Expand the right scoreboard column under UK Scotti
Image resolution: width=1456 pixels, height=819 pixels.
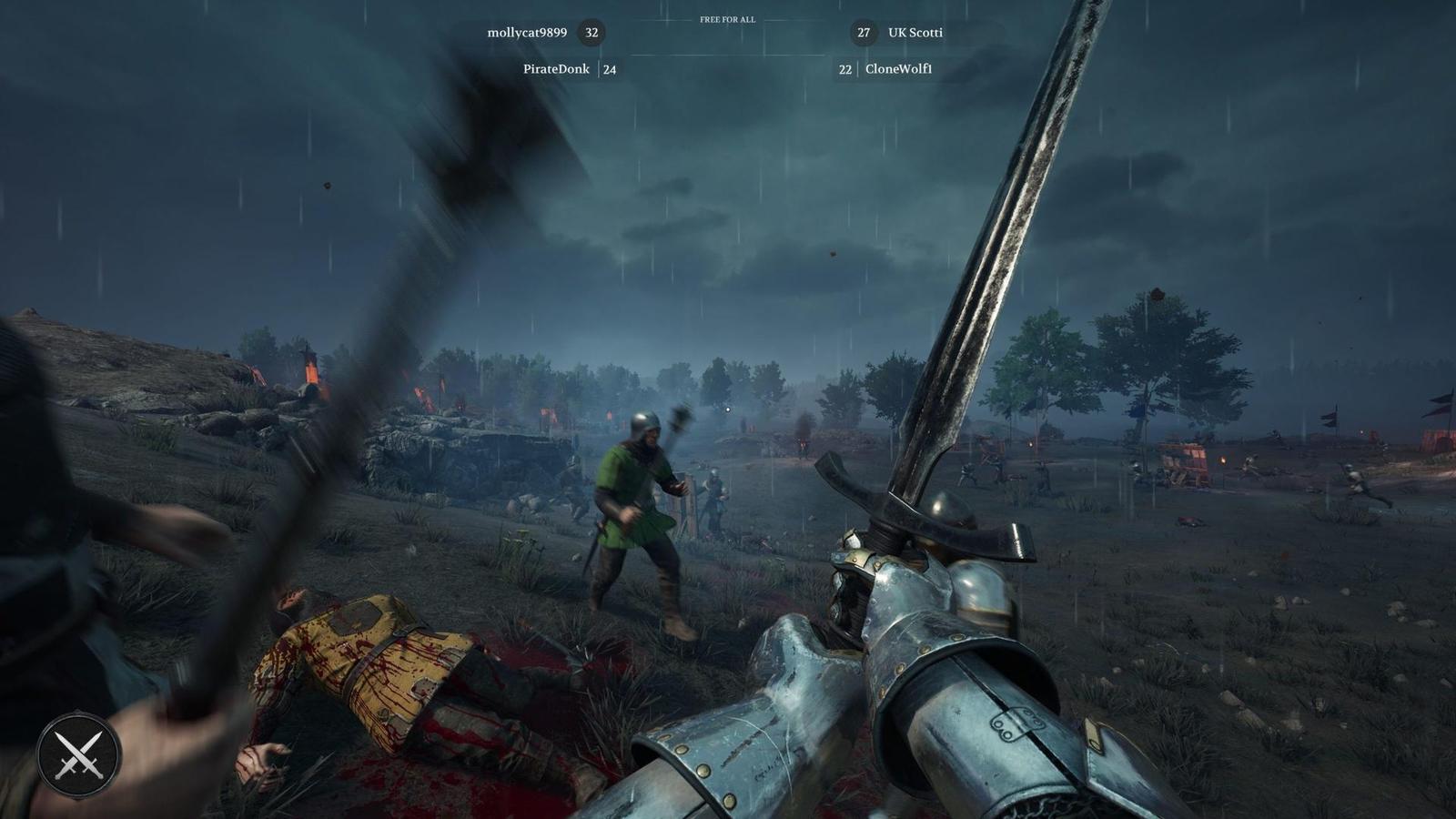pyautogui.click(x=901, y=68)
